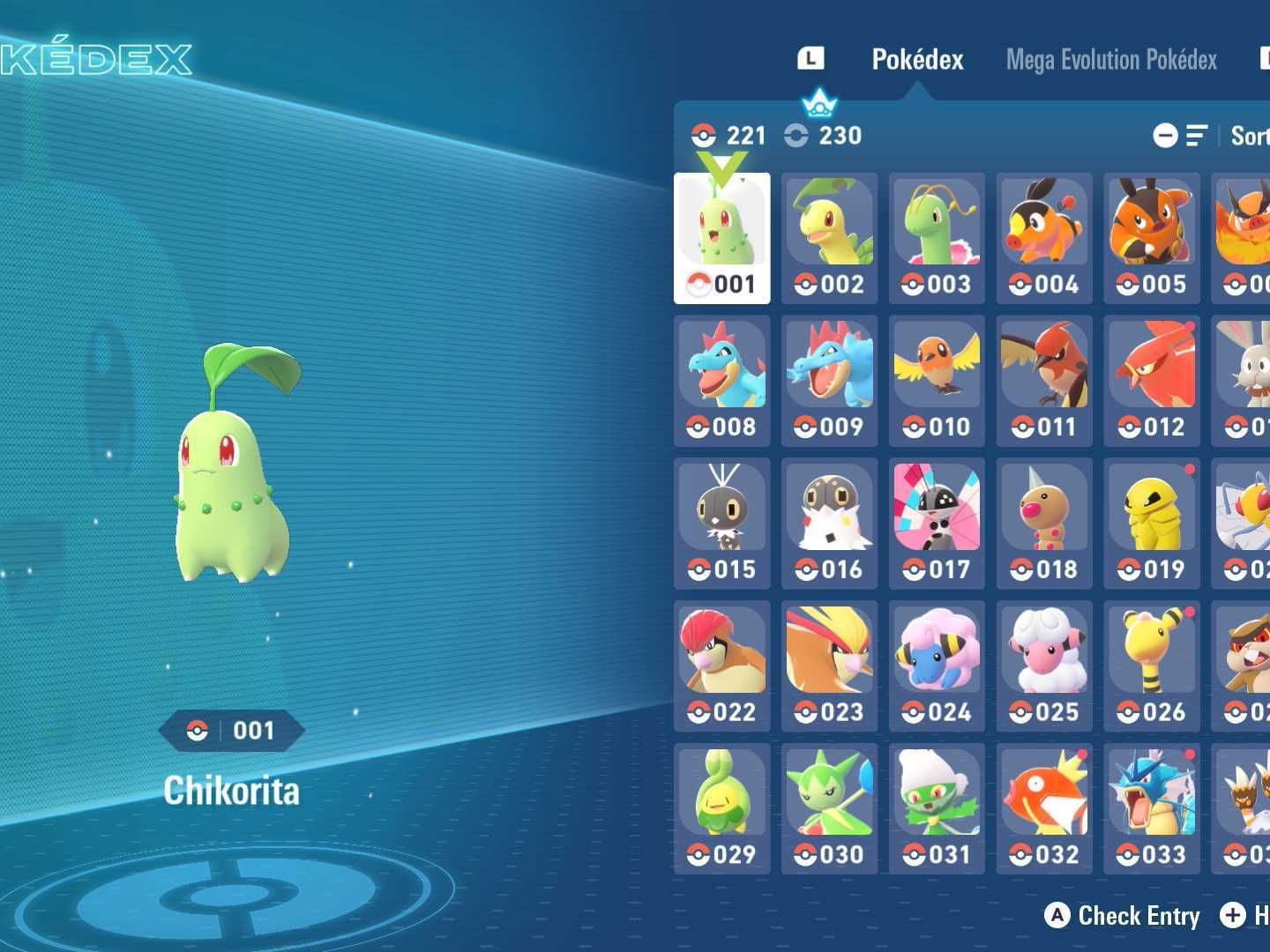Choose Budew entry 029
Image resolution: width=1270 pixels, height=952 pixels.
pos(721,809)
